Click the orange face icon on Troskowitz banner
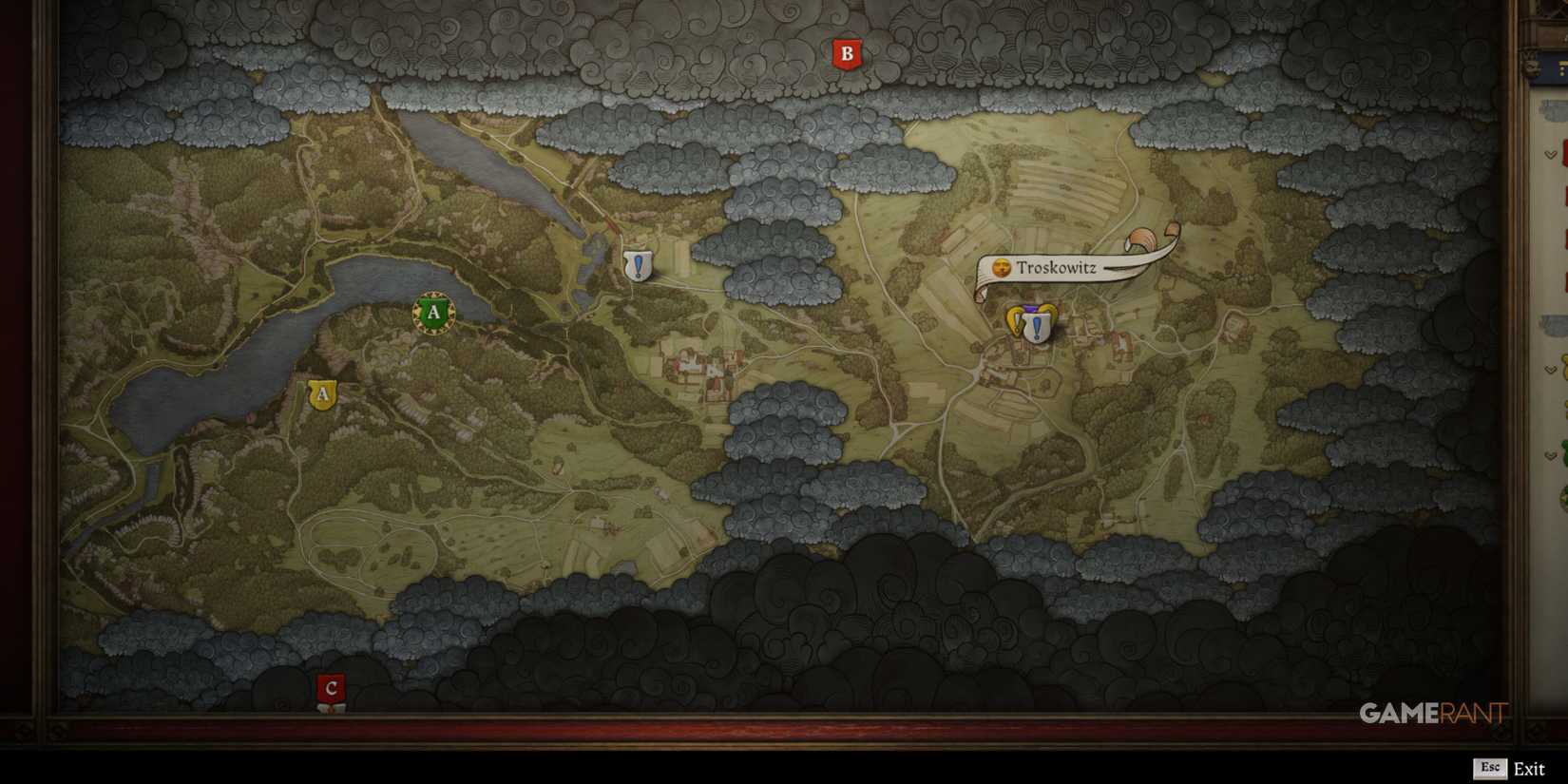 point(1001,268)
